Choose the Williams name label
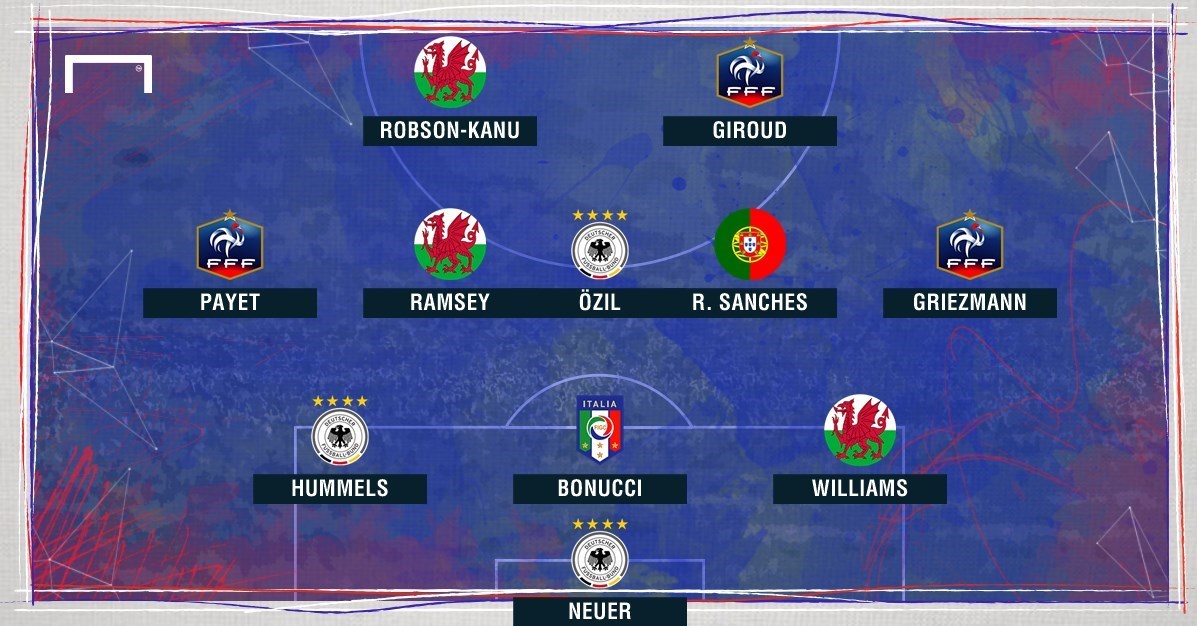 [x=860, y=489]
